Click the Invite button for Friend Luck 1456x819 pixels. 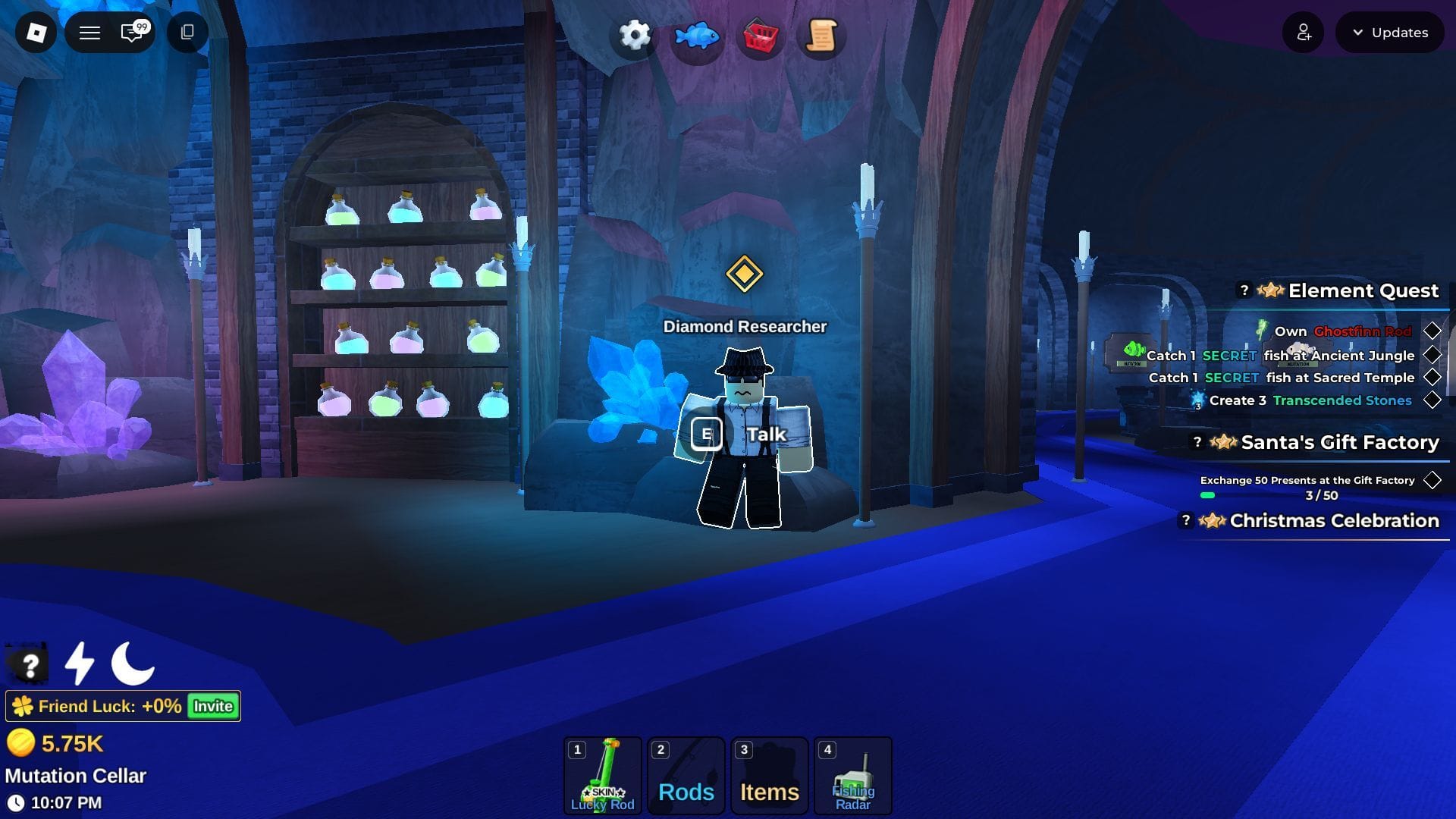coord(212,706)
